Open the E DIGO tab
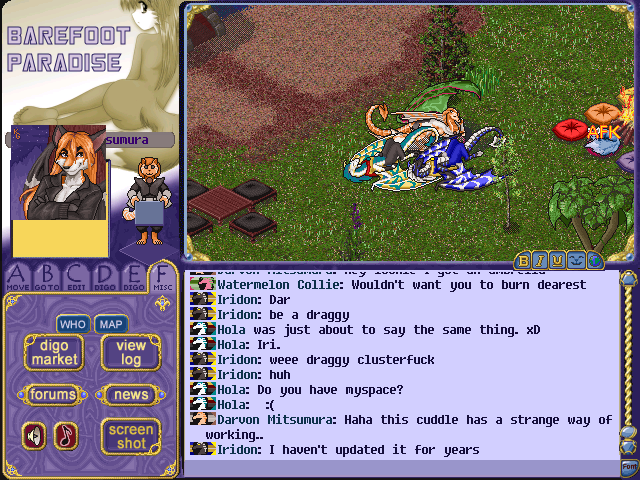 (133, 277)
